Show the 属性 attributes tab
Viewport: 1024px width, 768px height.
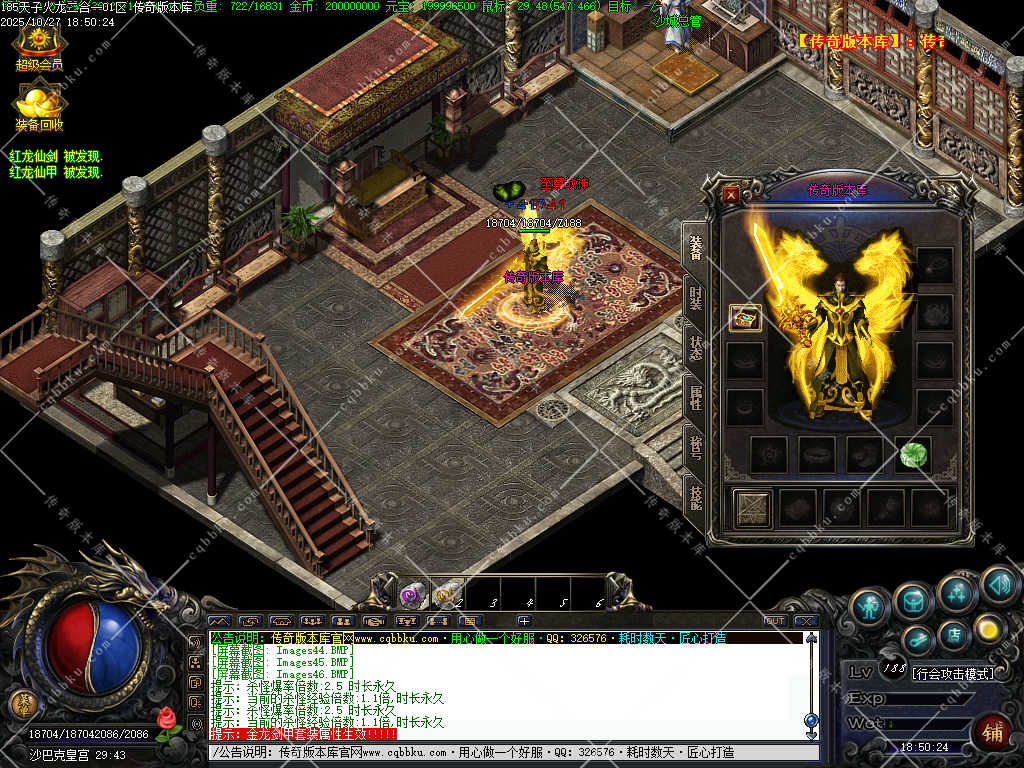(695, 396)
